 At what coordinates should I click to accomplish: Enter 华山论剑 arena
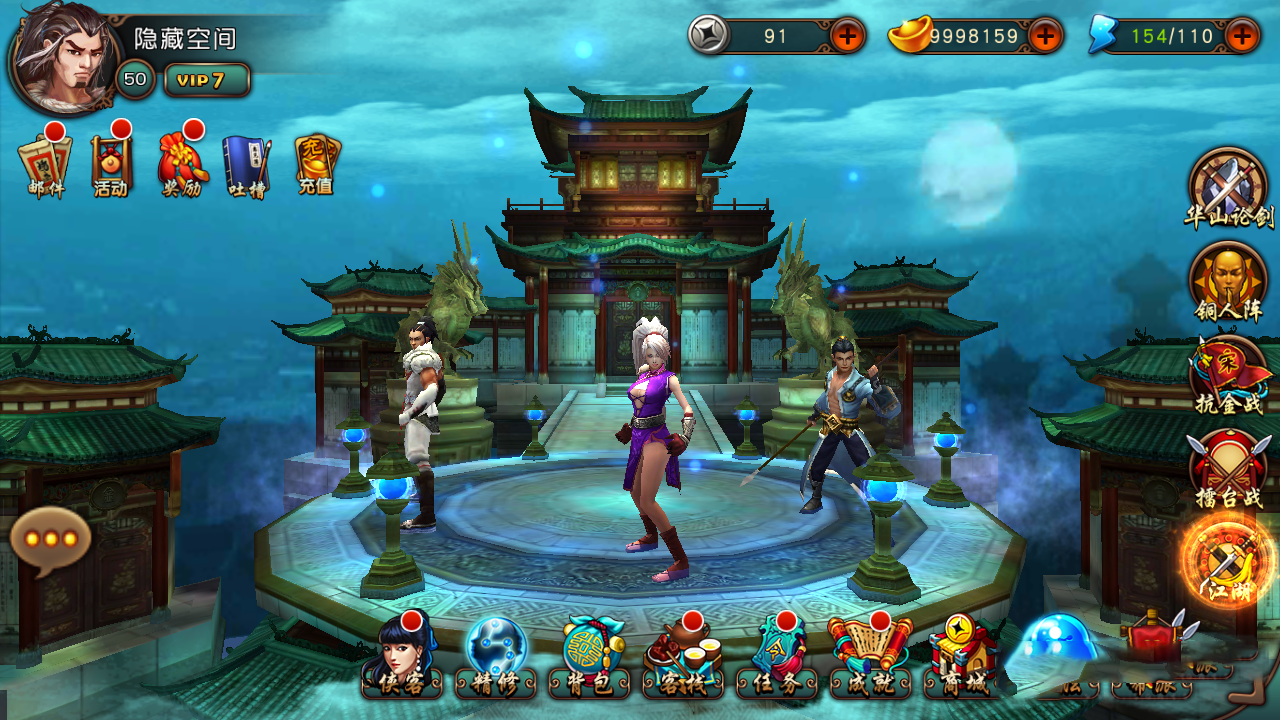(x=1228, y=187)
